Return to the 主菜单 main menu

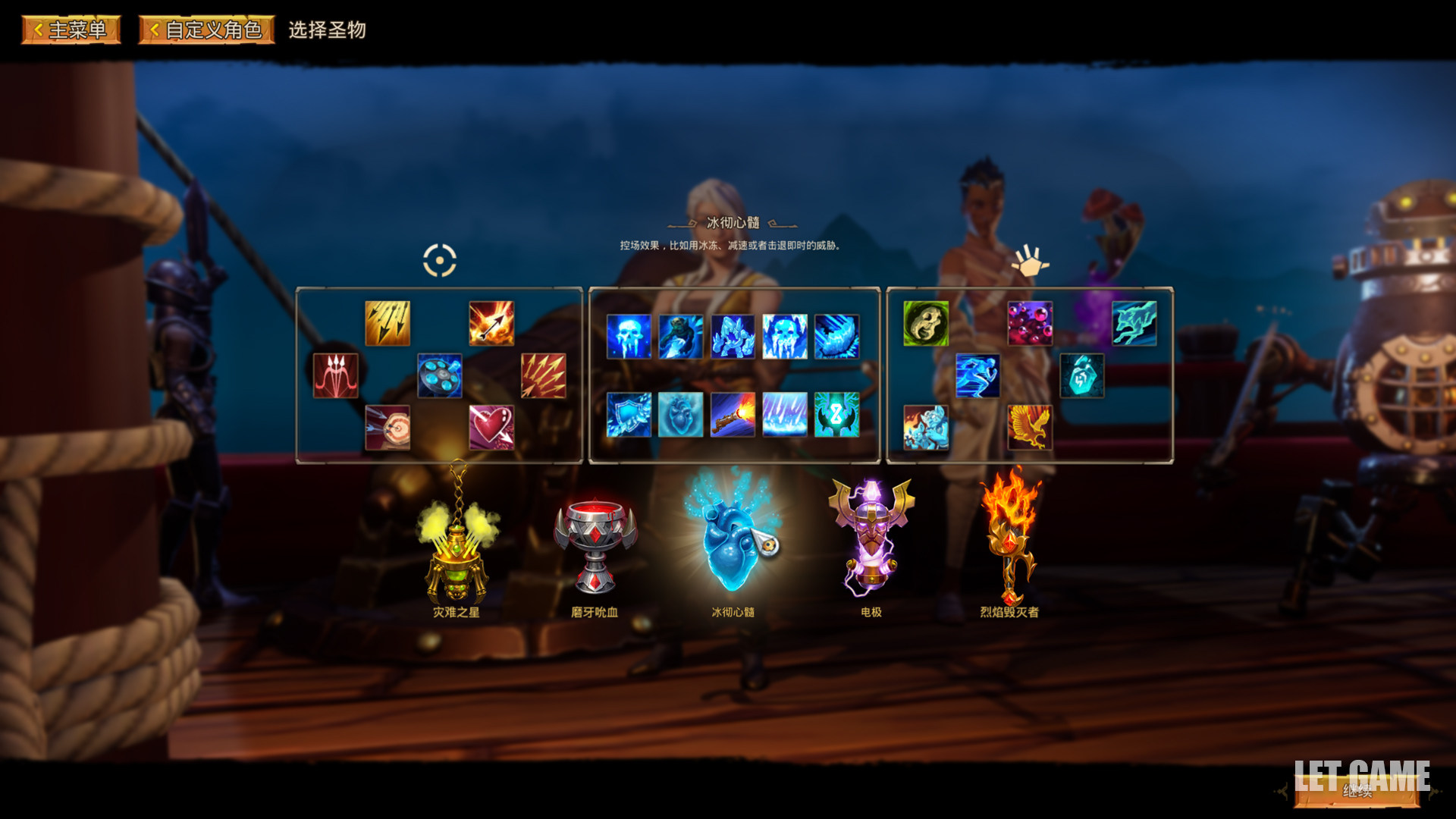(x=71, y=30)
